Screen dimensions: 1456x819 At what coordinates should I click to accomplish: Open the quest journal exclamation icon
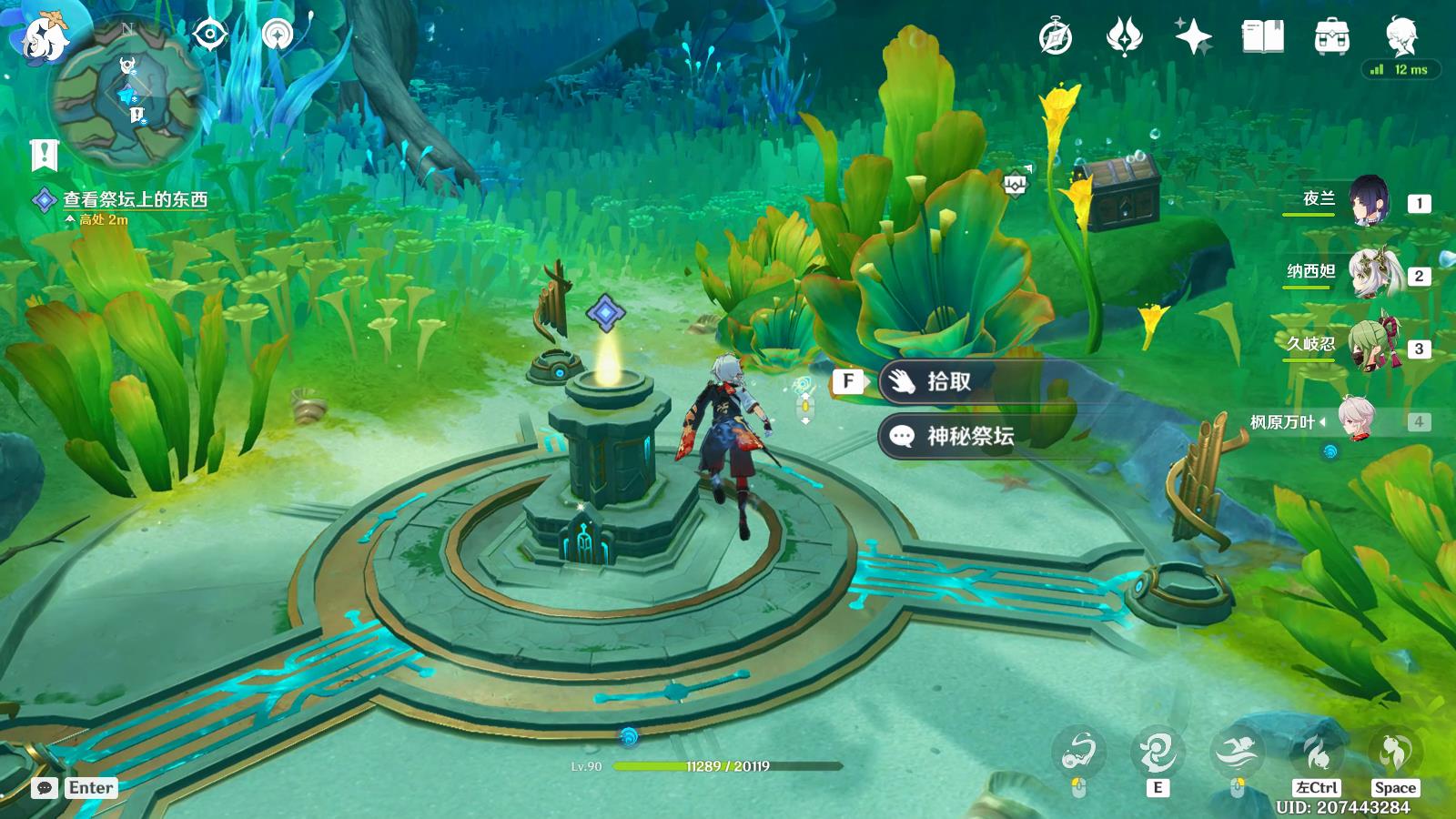coord(44,155)
